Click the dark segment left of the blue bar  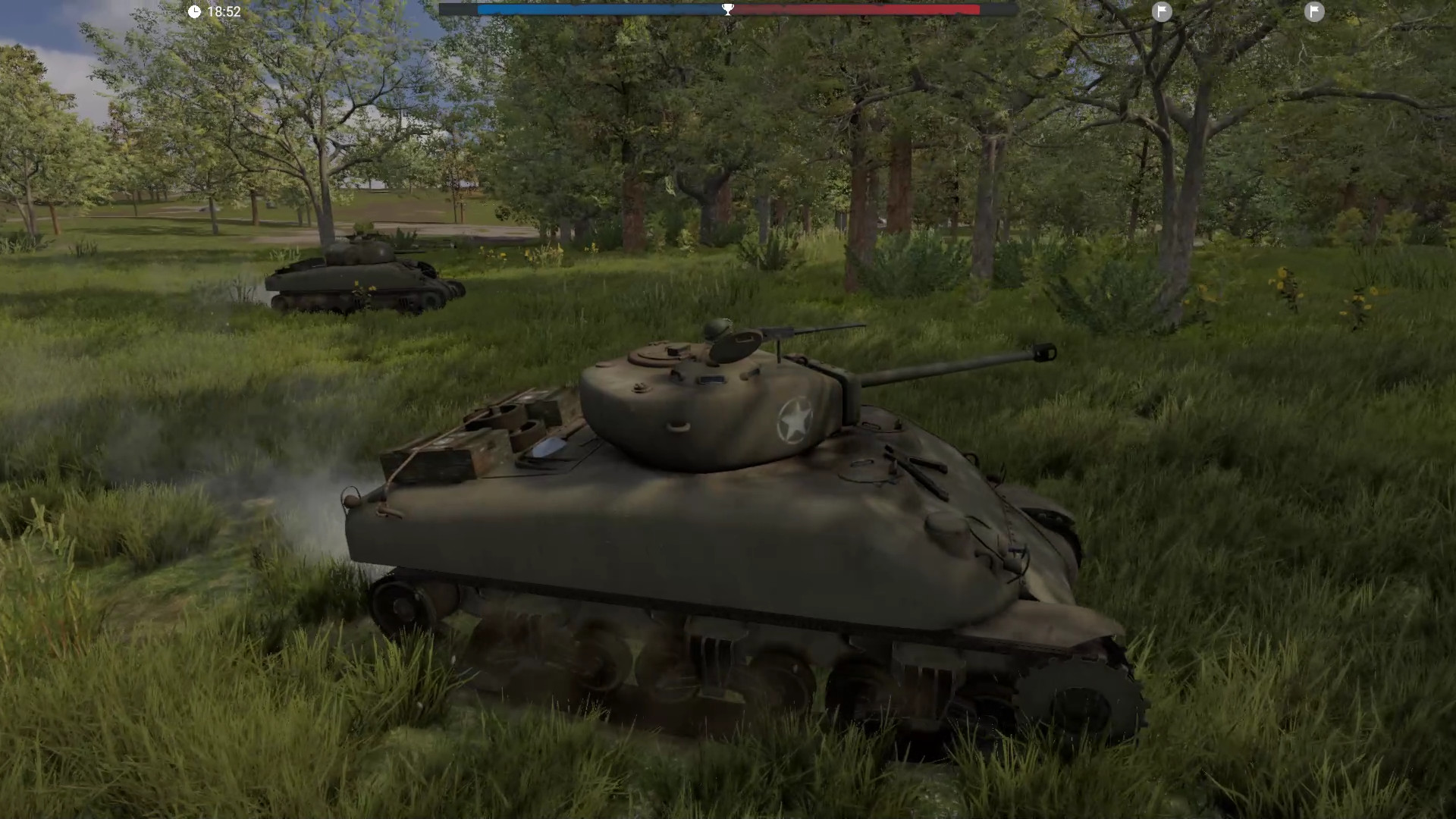click(x=459, y=10)
